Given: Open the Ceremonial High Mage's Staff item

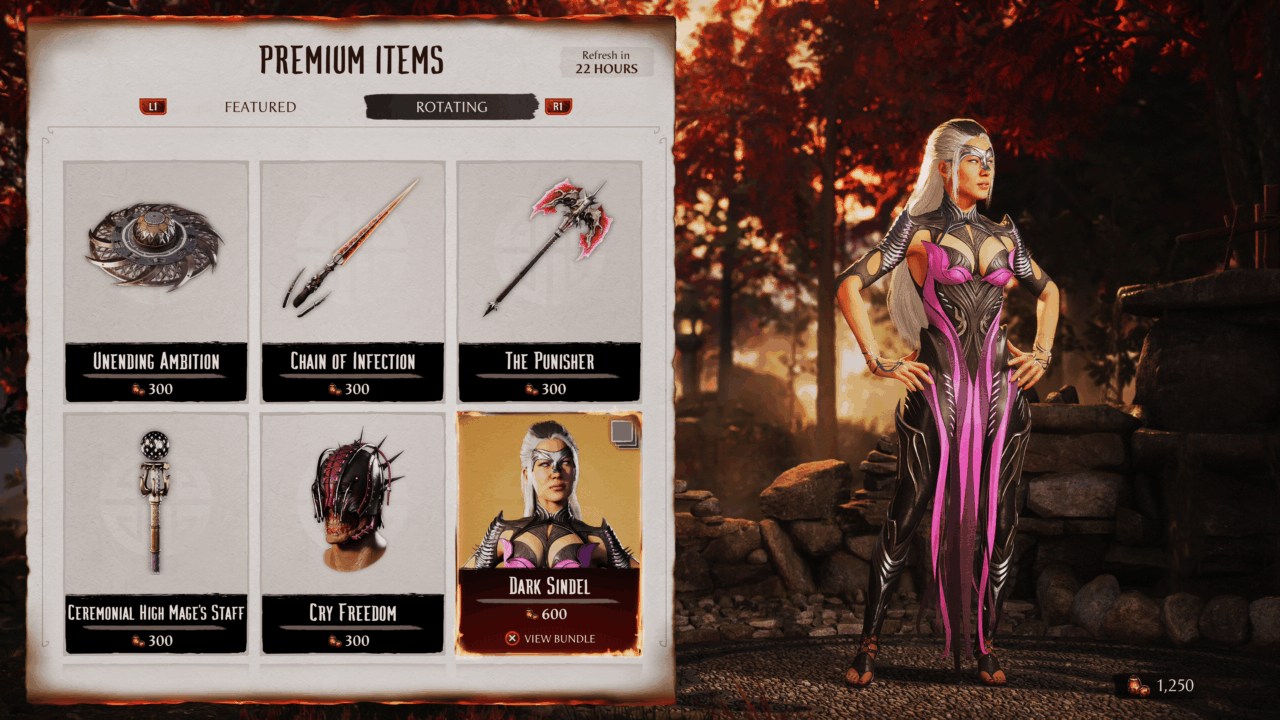Looking at the screenshot, I should coord(156,532).
